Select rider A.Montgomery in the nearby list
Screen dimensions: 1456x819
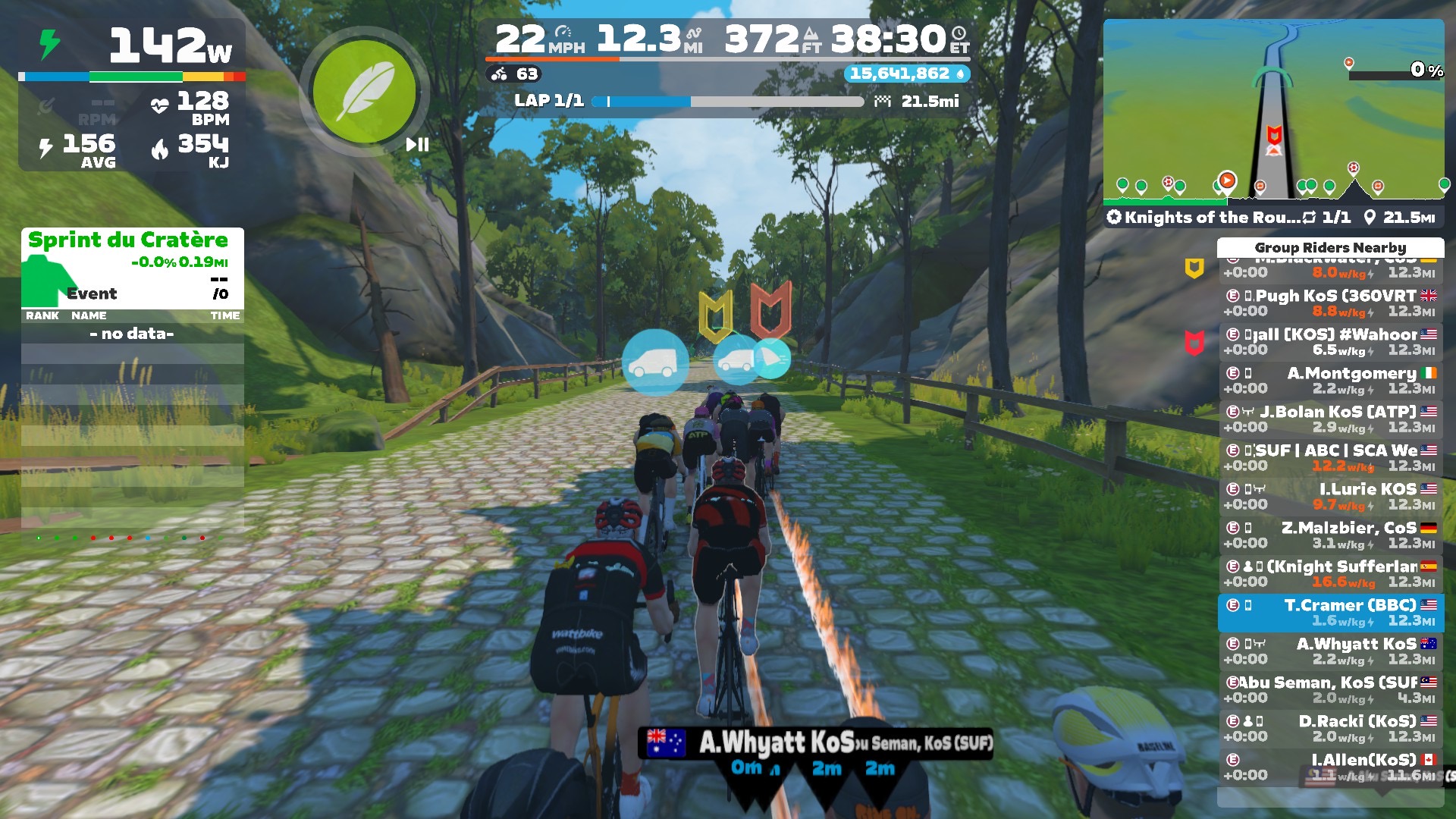click(x=1330, y=380)
